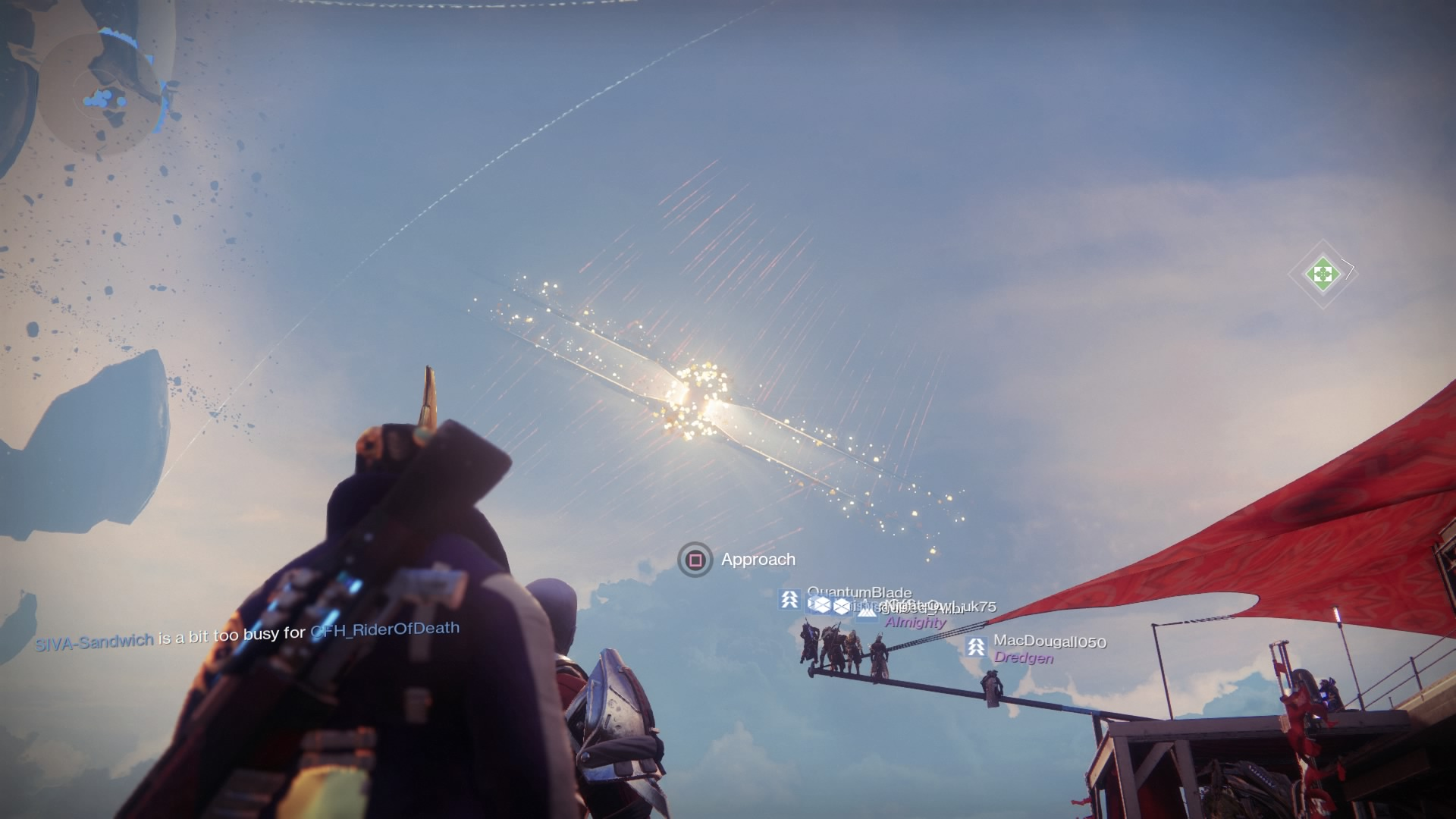The height and width of the screenshot is (819, 1456).
Task: Open details under the Almighty clan tag
Action: 915,623
